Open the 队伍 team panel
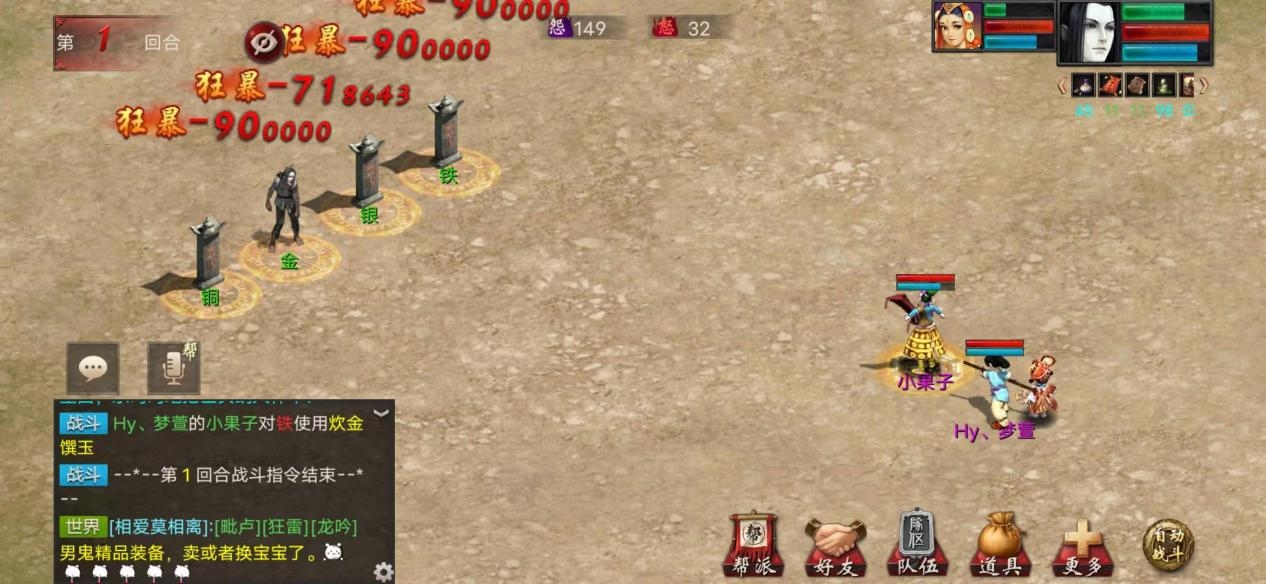This screenshot has width=1266, height=584. point(917,545)
